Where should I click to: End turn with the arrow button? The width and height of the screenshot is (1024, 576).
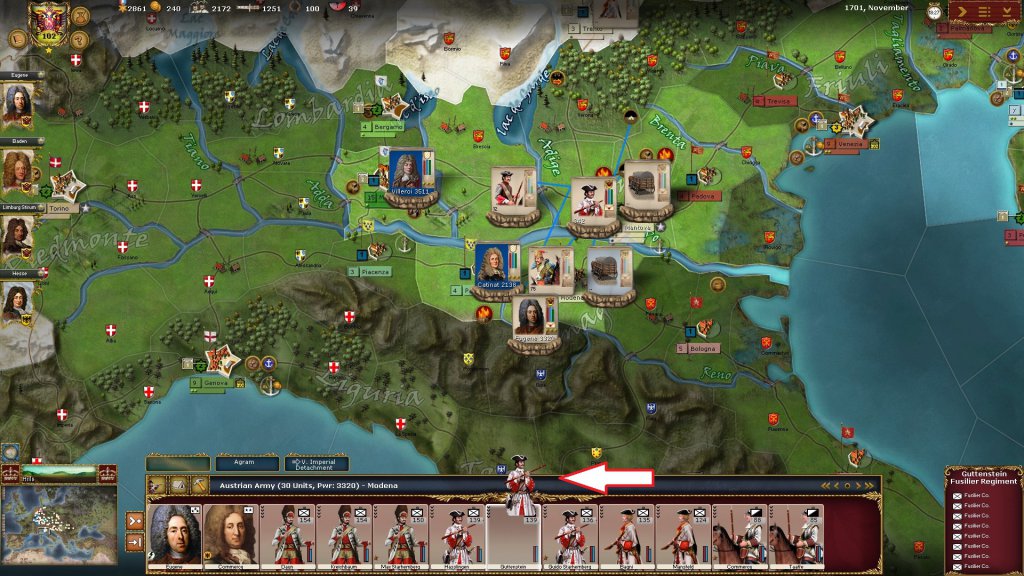tap(964, 12)
